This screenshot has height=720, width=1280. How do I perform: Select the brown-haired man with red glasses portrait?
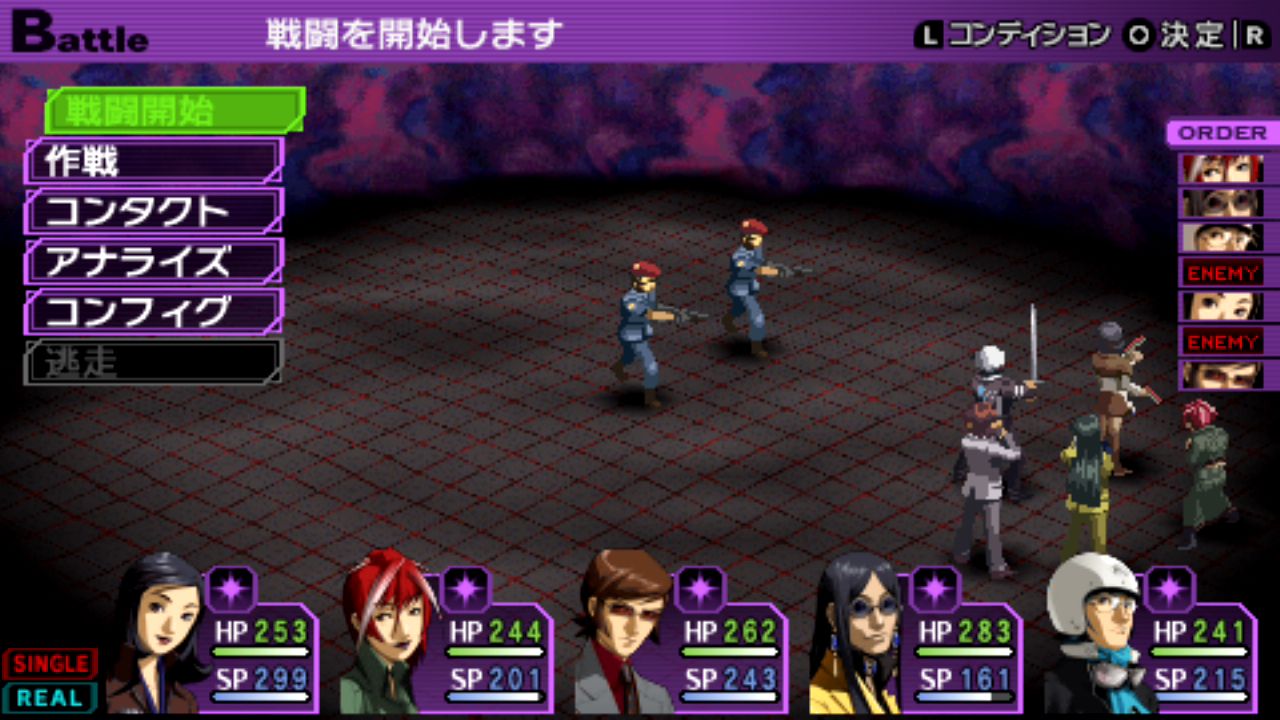(624, 635)
